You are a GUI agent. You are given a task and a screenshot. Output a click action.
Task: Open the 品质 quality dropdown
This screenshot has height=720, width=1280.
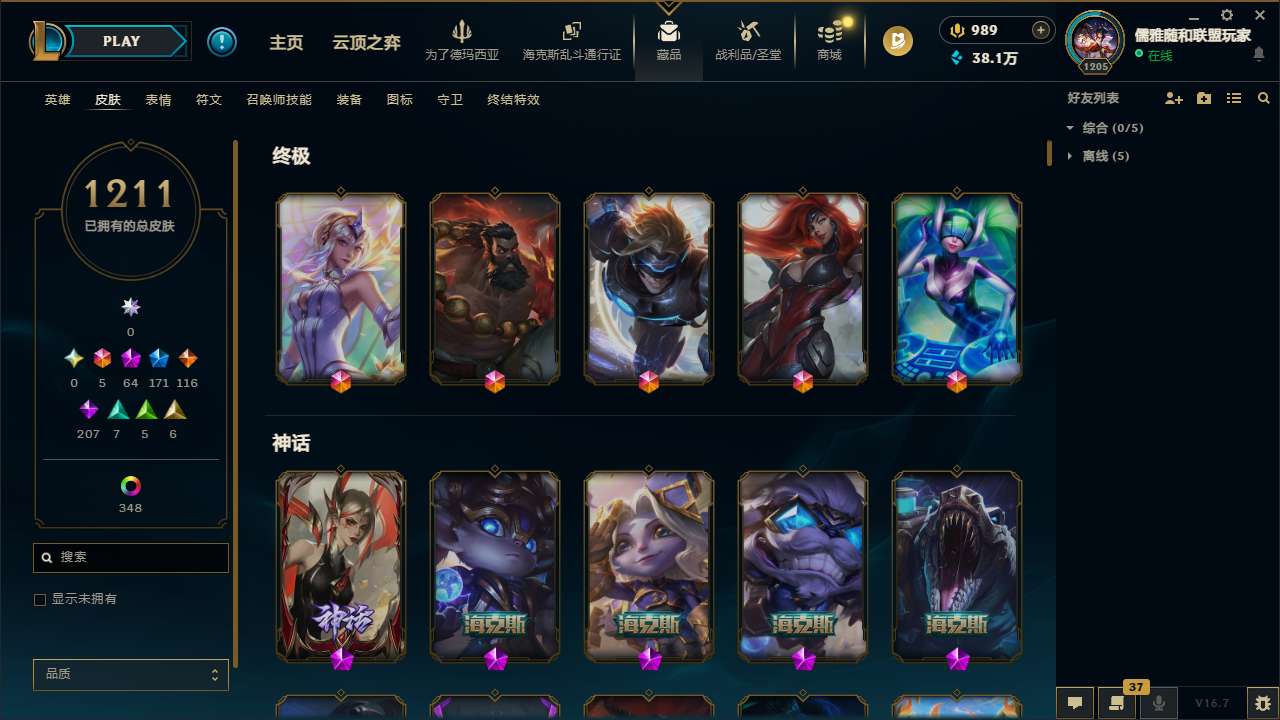click(x=130, y=674)
